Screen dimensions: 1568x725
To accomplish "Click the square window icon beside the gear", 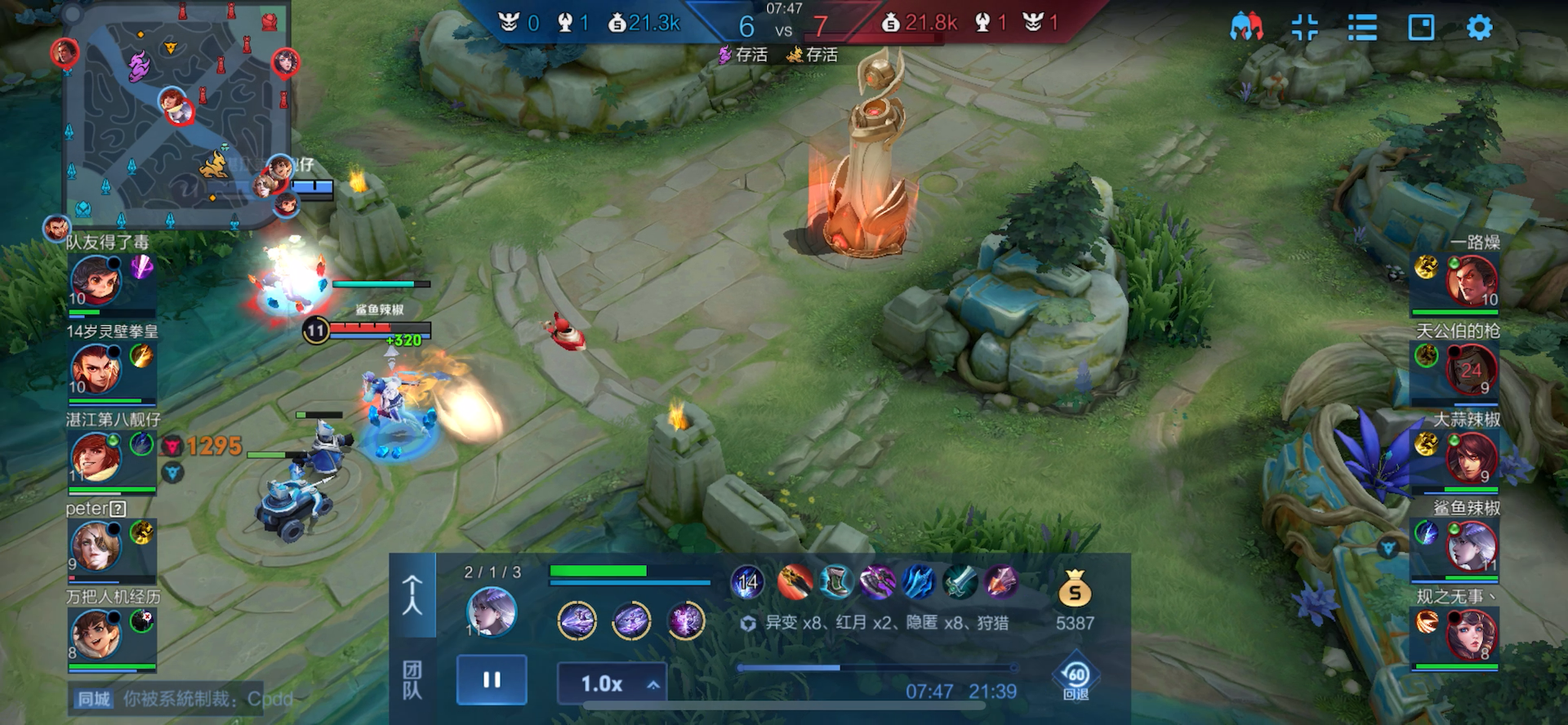I will (1421, 28).
